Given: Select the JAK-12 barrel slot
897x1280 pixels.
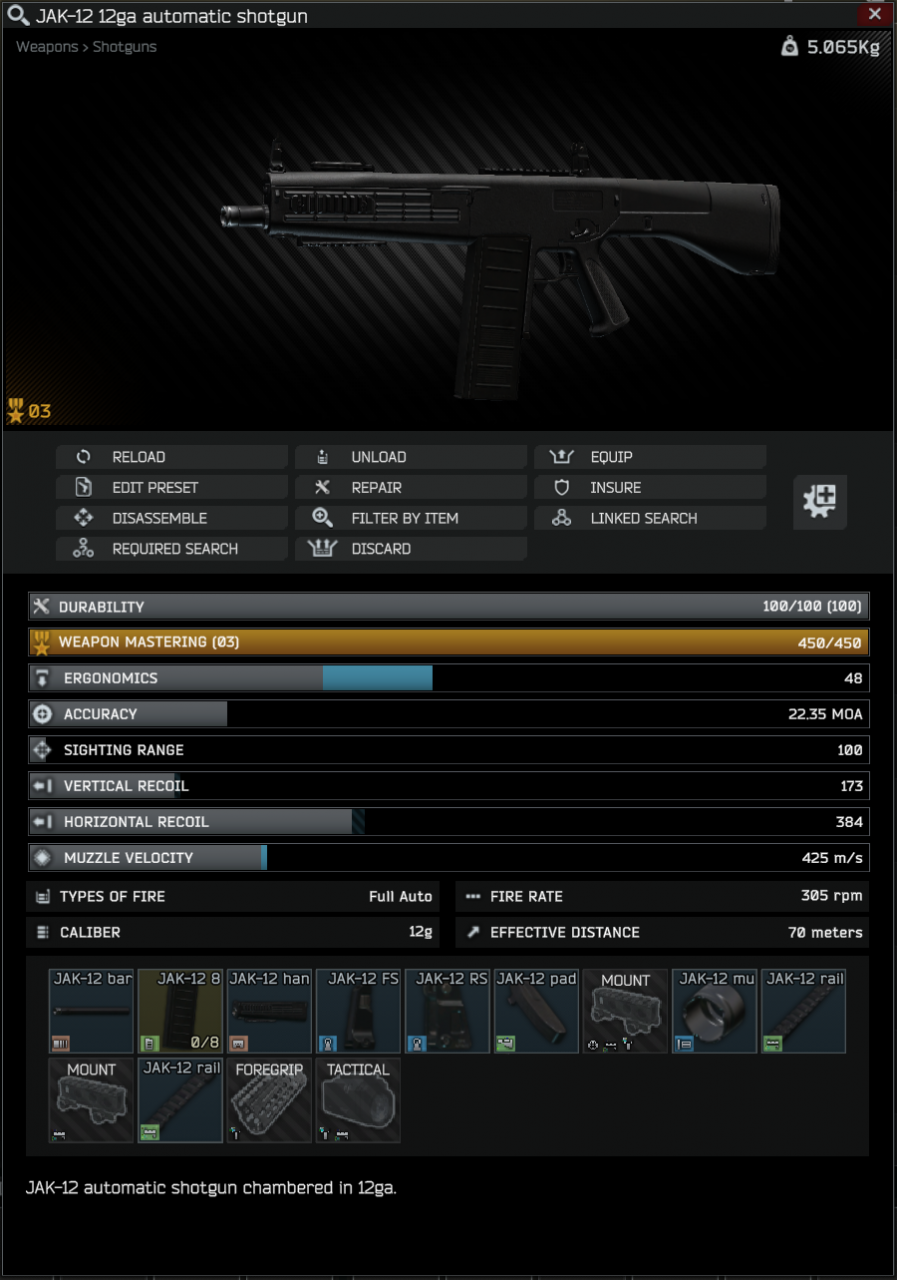Looking at the screenshot, I should (x=92, y=1011).
